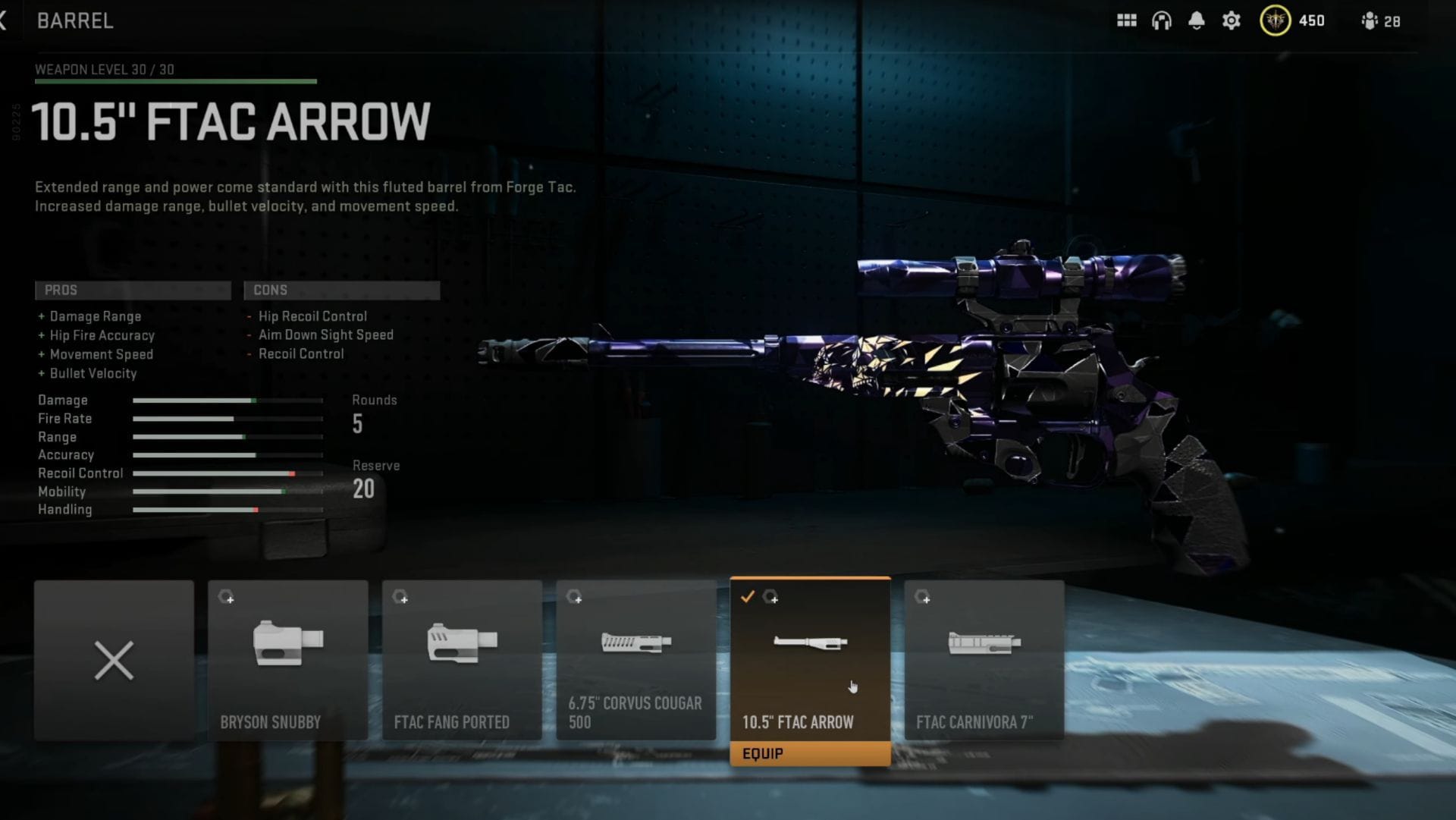Check notifications via the bell icon
This screenshot has height=820, width=1456.
(1197, 20)
